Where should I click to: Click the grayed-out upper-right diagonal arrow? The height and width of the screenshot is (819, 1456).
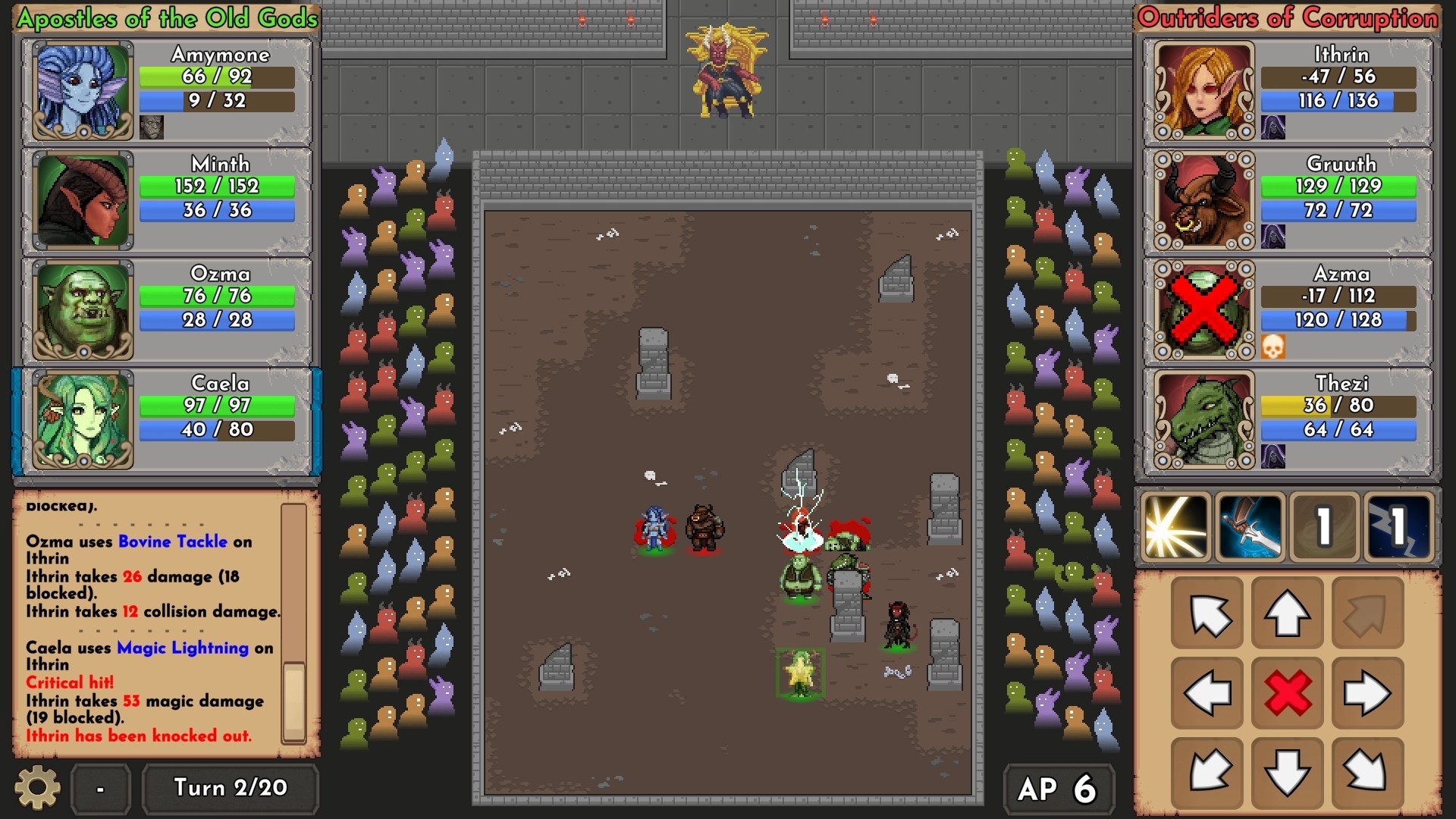click(x=1367, y=613)
